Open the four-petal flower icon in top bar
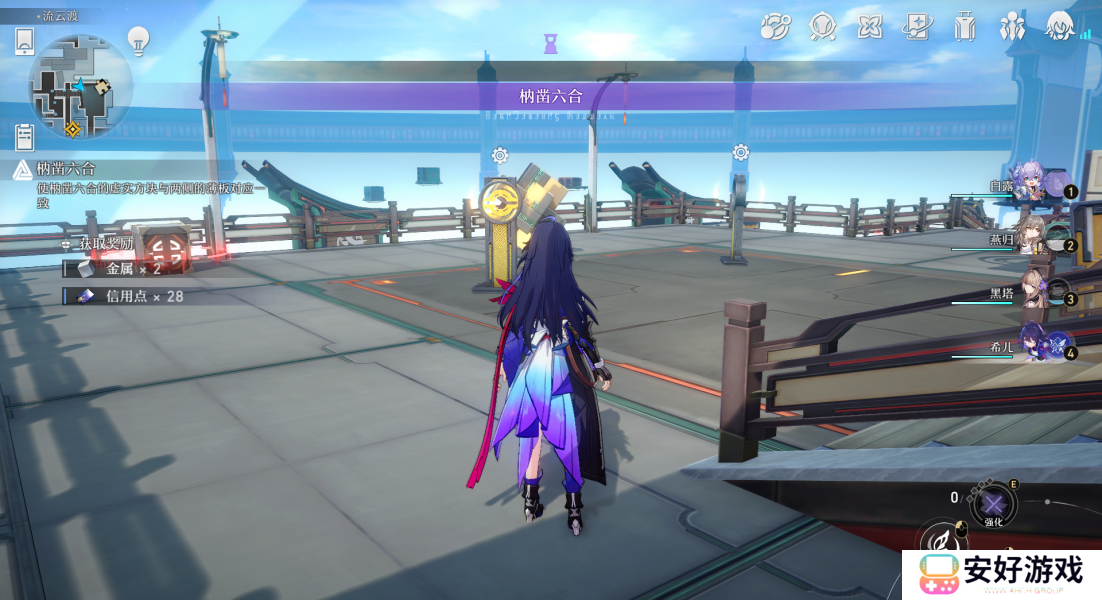 [869, 27]
